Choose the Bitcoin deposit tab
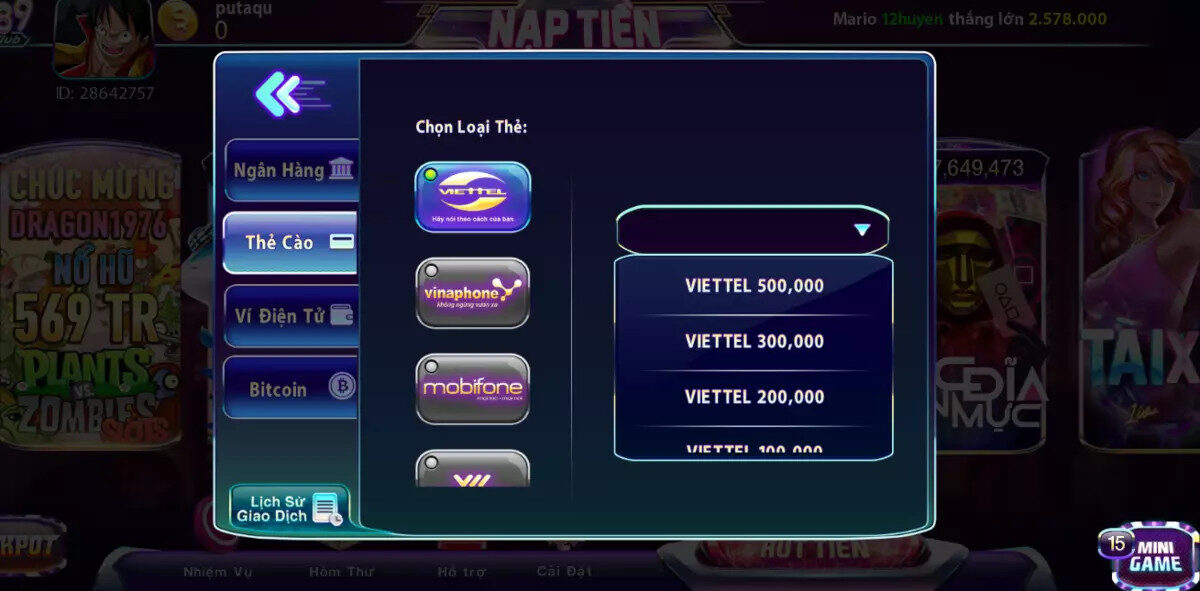This screenshot has height=591, width=1200. point(292,388)
